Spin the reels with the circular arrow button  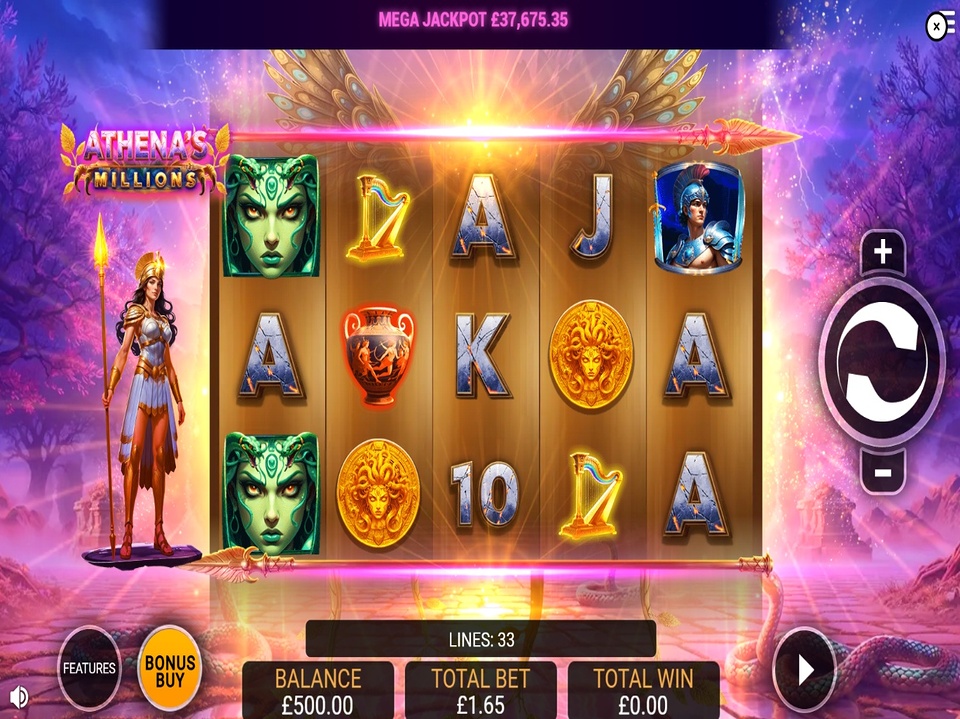point(881,361)
